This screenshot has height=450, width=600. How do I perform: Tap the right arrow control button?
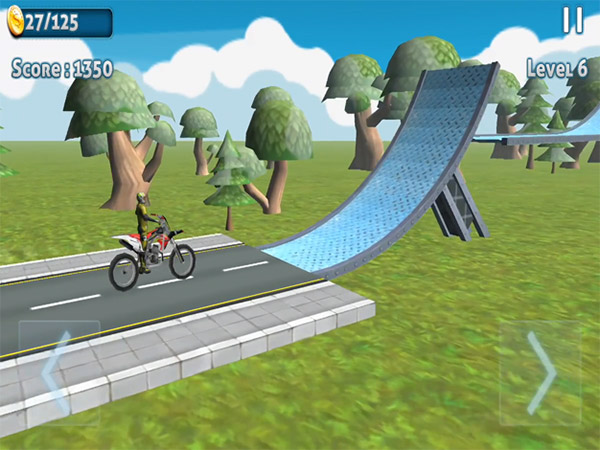point(540,372)
